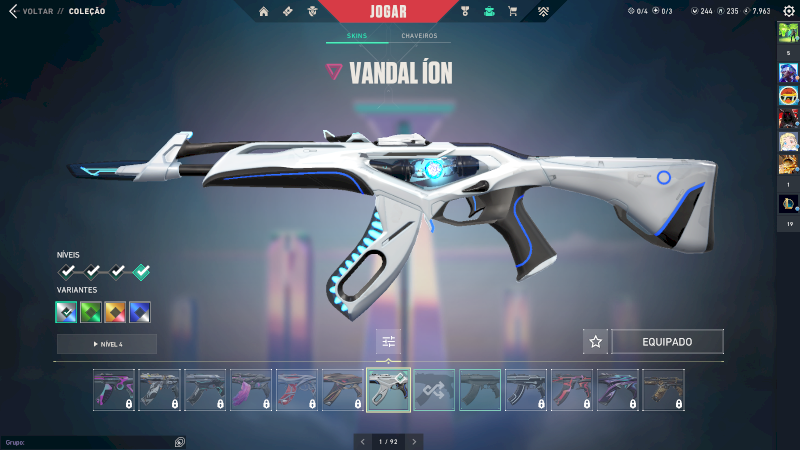This screenshot has height=450, width=800.
Task: Choose the yellow variant swatch
Action: pos(116,312)
